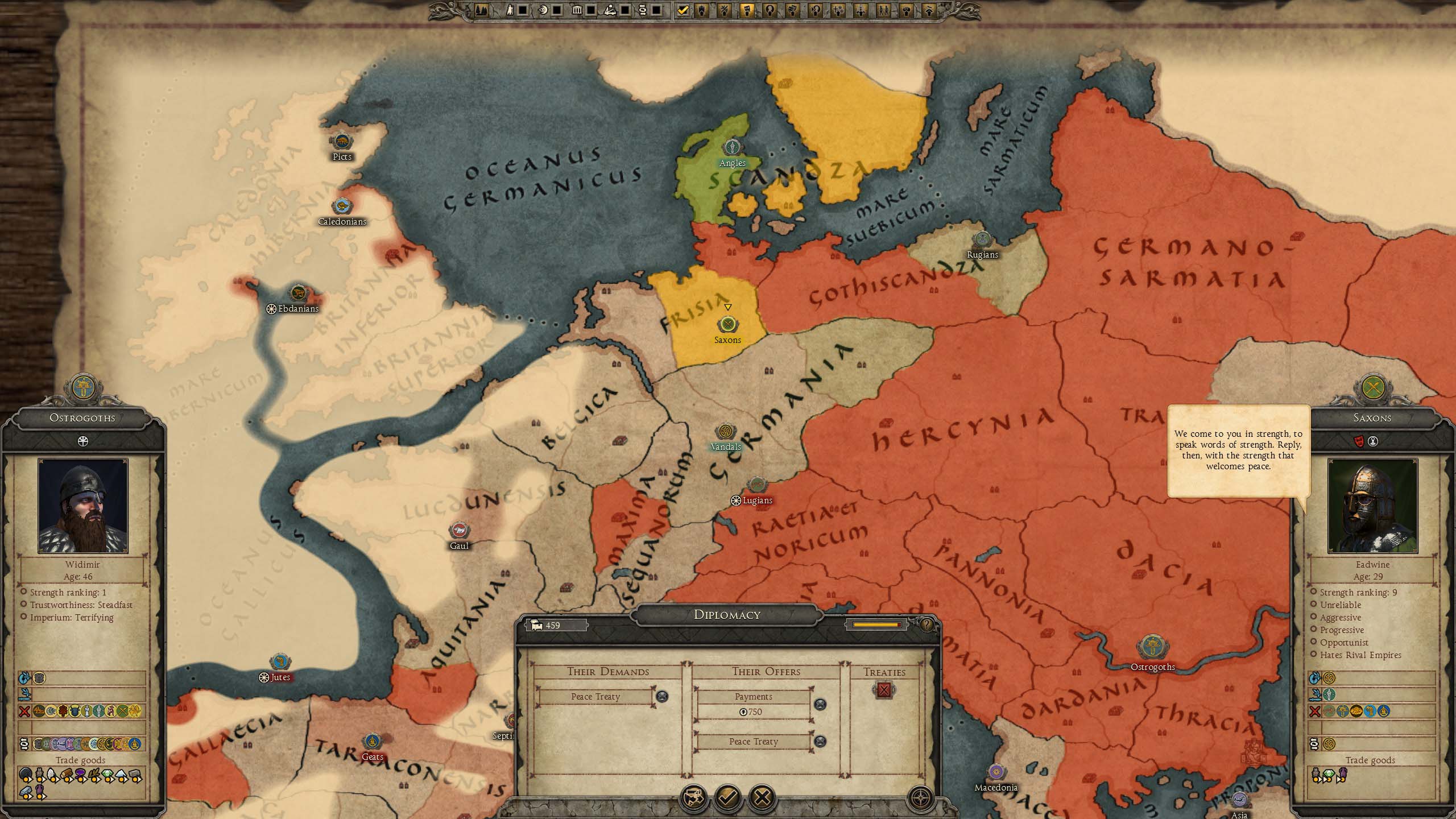Reject the diplomatic proposal with X button

(762, 797)
